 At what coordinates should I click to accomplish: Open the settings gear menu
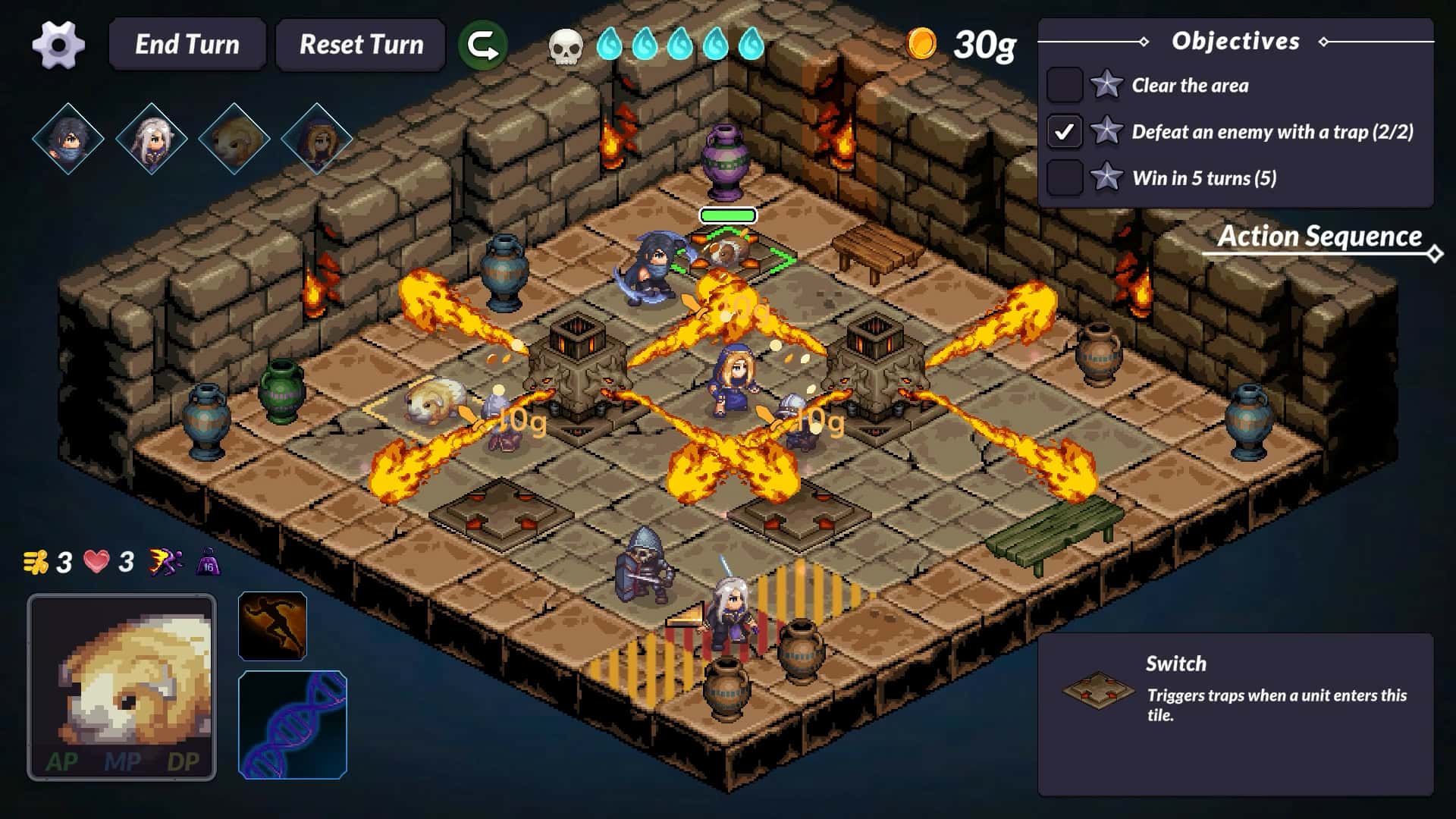[x=58, y=45]
